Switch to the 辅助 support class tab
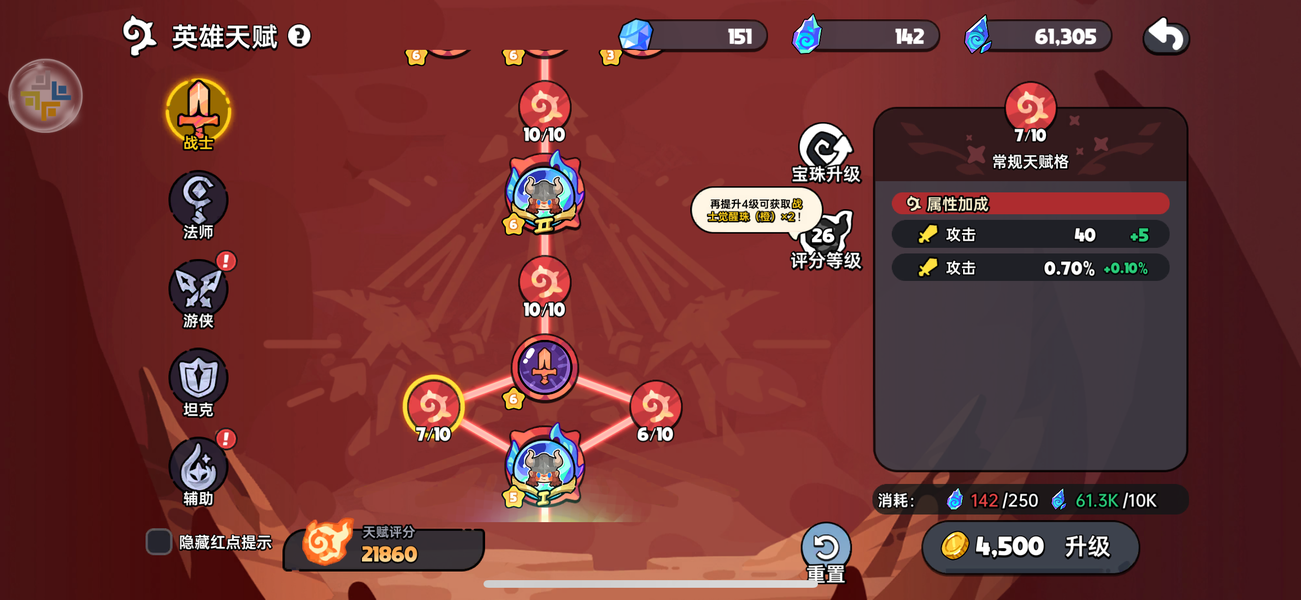This screenshot has height=600, width=1301. (x=198, y=468)
